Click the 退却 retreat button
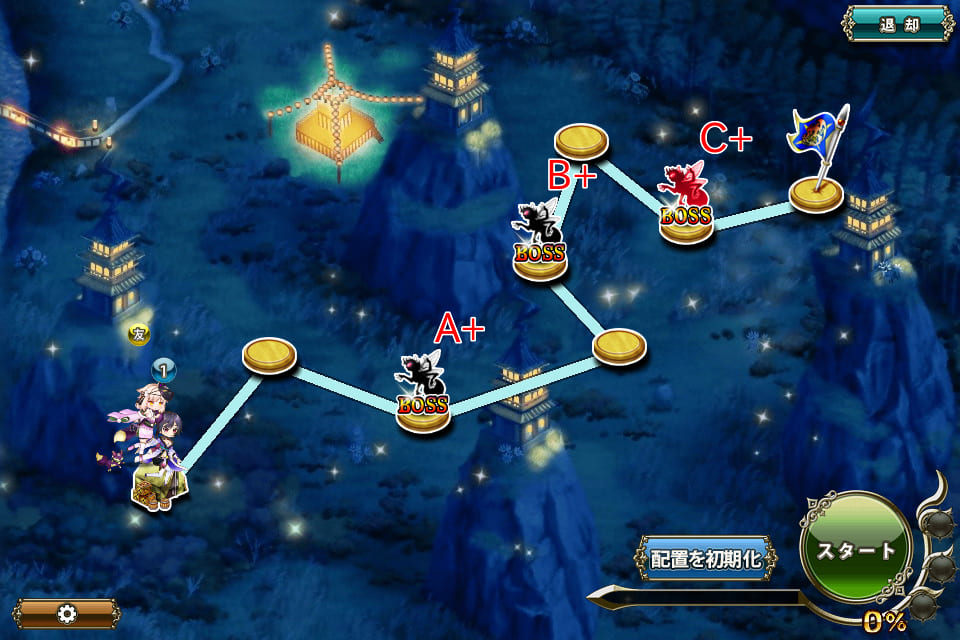This screenshot has width=960, height=640. point(898,24)
